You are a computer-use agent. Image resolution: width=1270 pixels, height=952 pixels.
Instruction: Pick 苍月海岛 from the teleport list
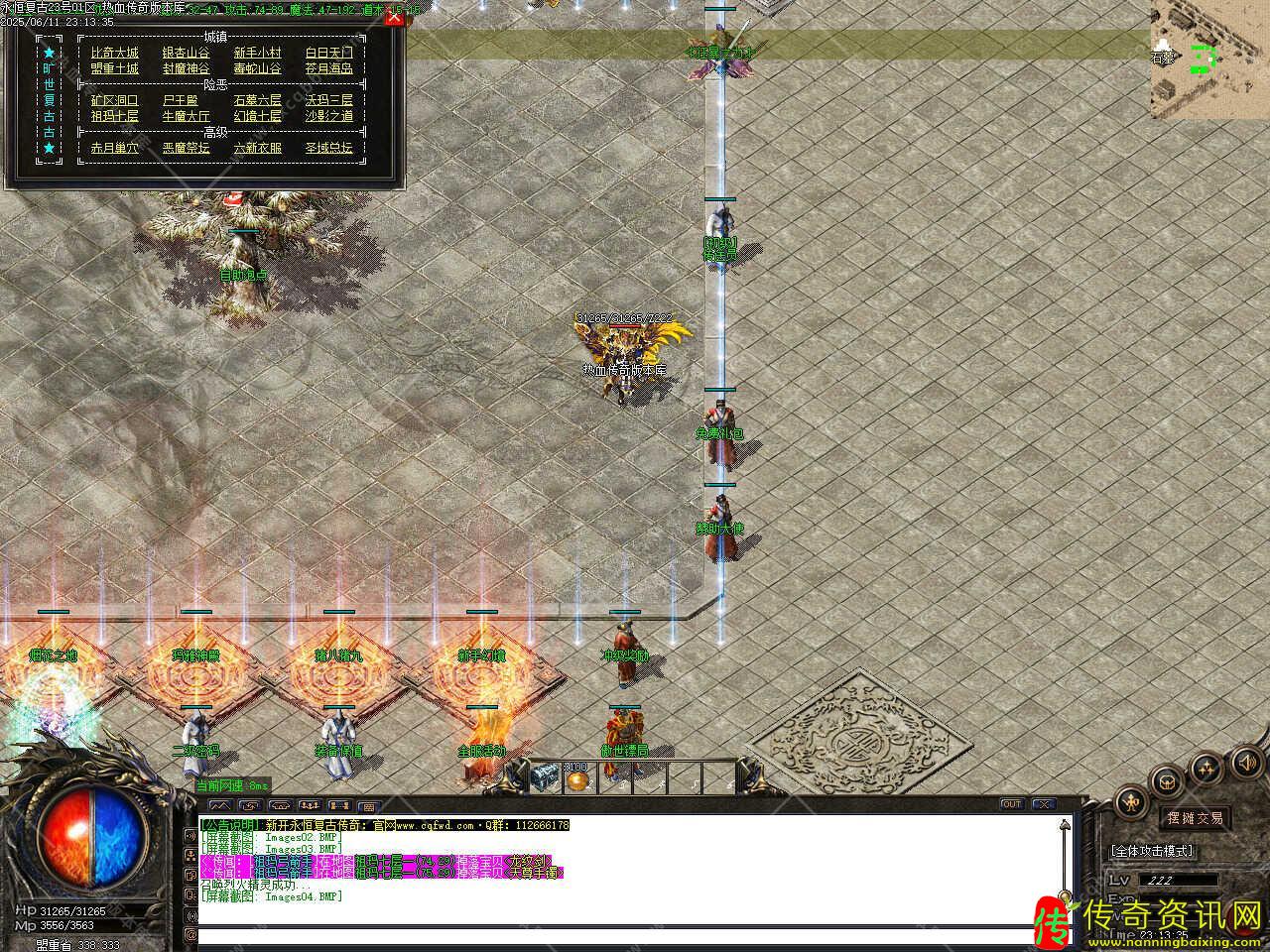pyautogui.click(x=328, y=68)
